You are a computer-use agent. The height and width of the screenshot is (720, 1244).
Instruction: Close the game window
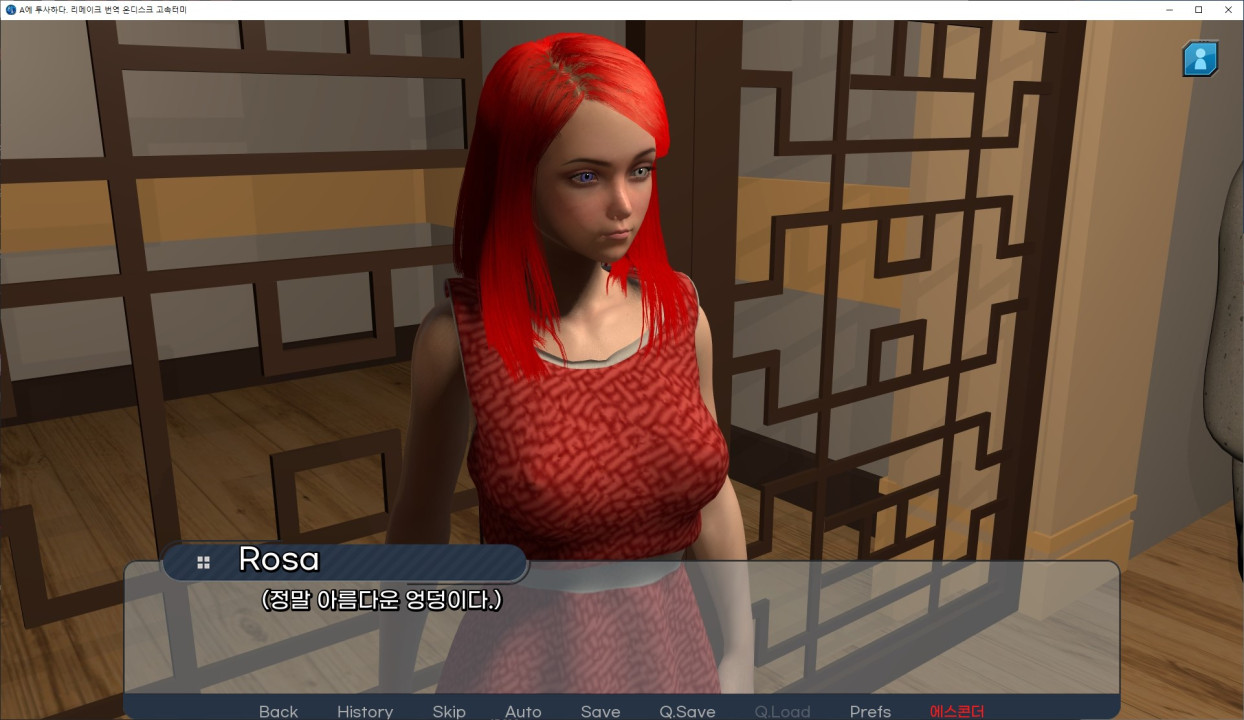pos(1228,10)
